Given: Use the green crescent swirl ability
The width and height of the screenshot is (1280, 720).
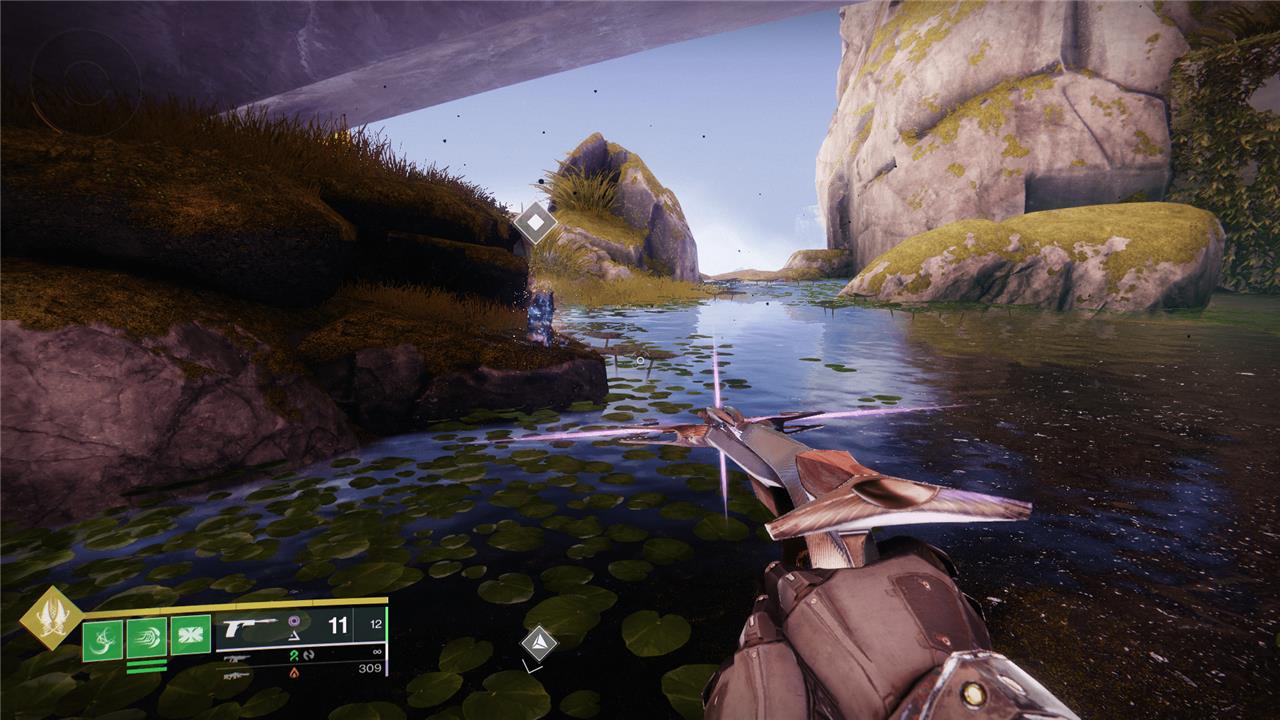Looking at the screenshot, I should coord(102,639).
